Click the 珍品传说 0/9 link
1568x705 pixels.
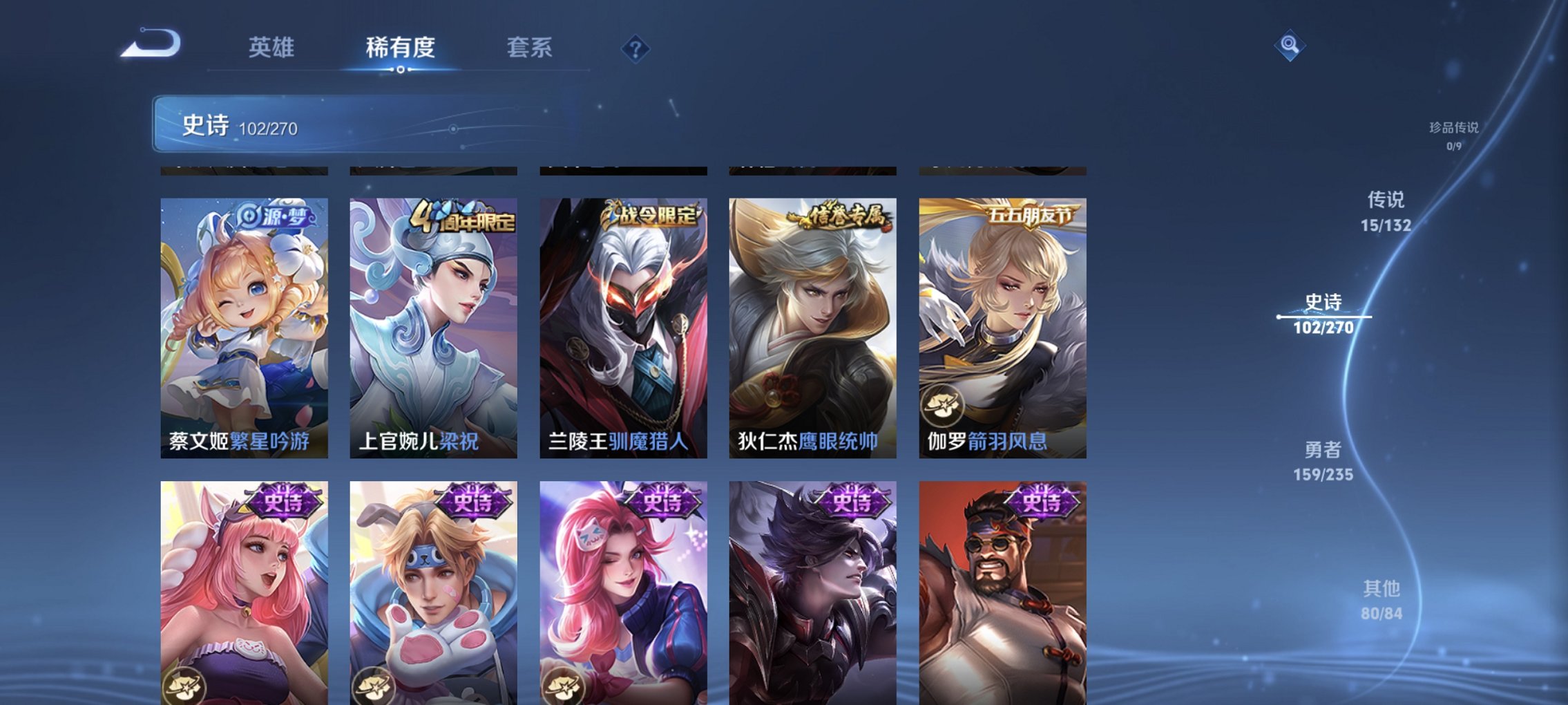(1453, 135)
